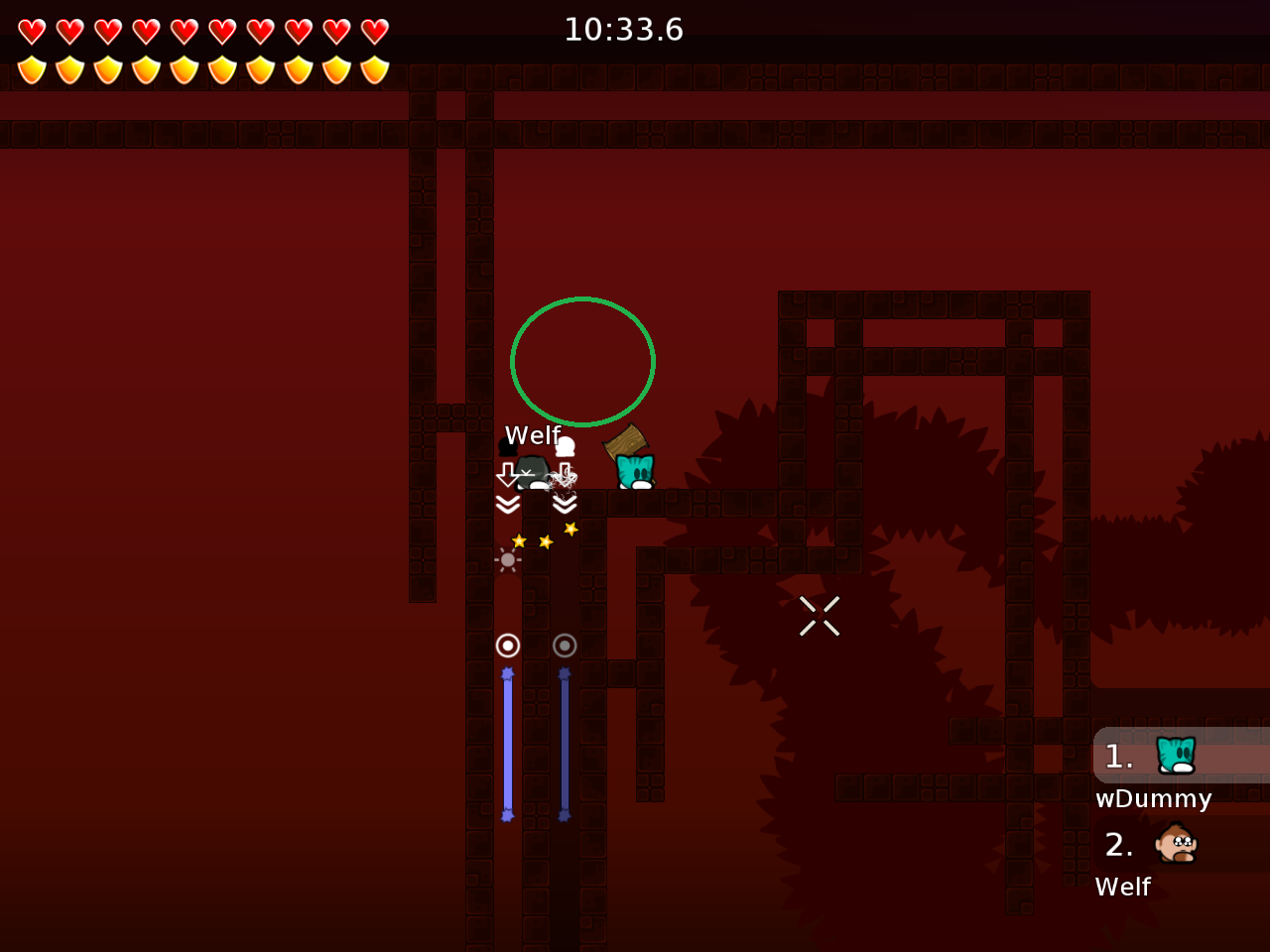Screen dimensions: 1270x952
Task: Click the glowing sun particle near the stars
Action: (507, 560)
